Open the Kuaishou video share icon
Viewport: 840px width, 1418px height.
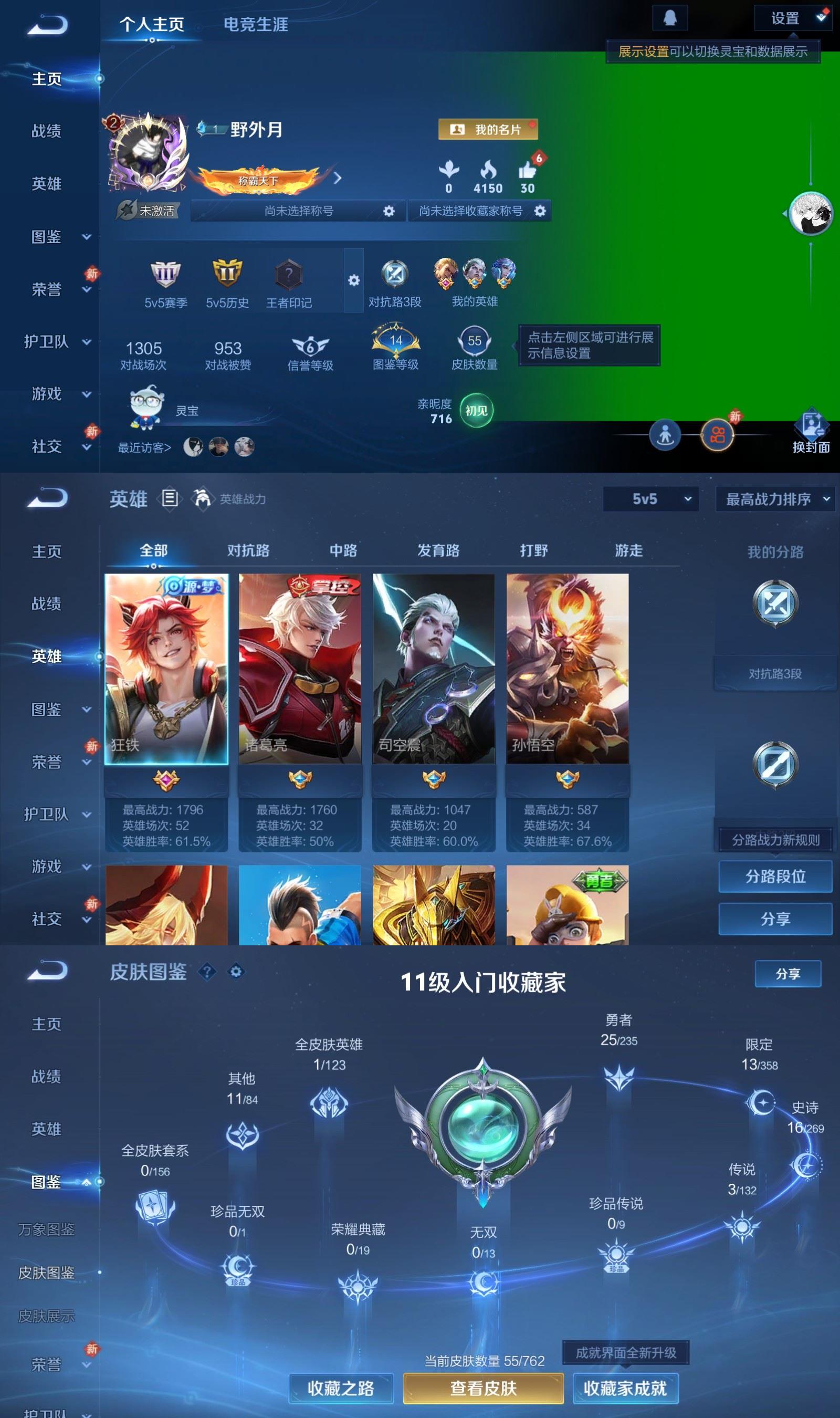[718, 435]
